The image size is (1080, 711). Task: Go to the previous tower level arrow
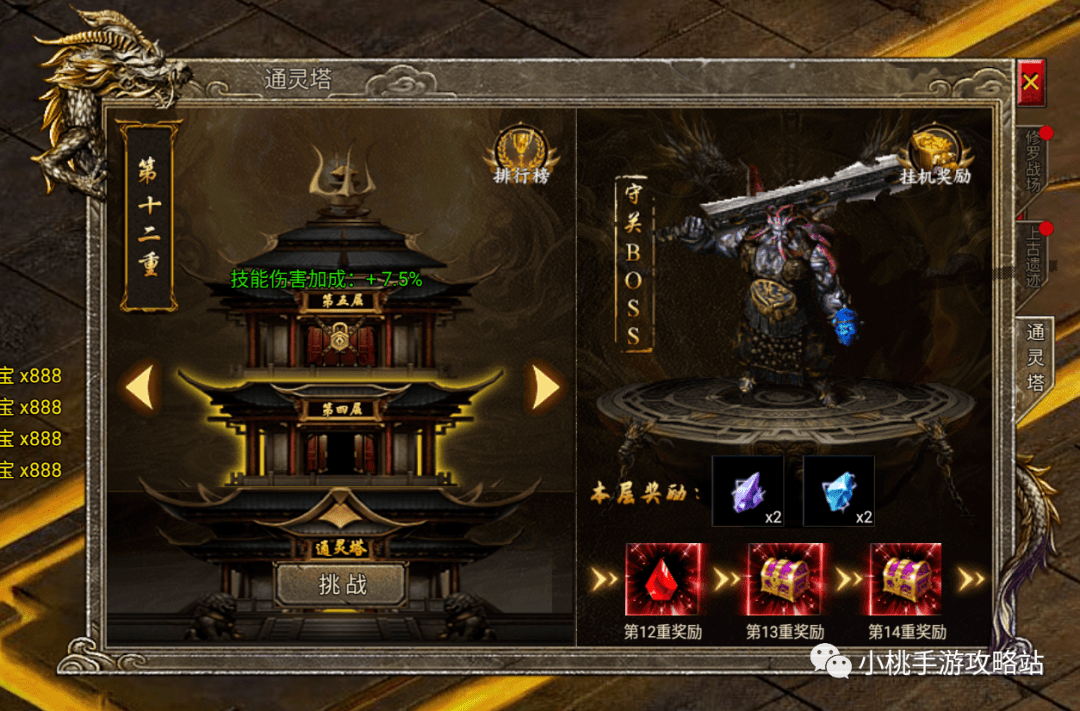pyautogui.click(x=140, y=387)
